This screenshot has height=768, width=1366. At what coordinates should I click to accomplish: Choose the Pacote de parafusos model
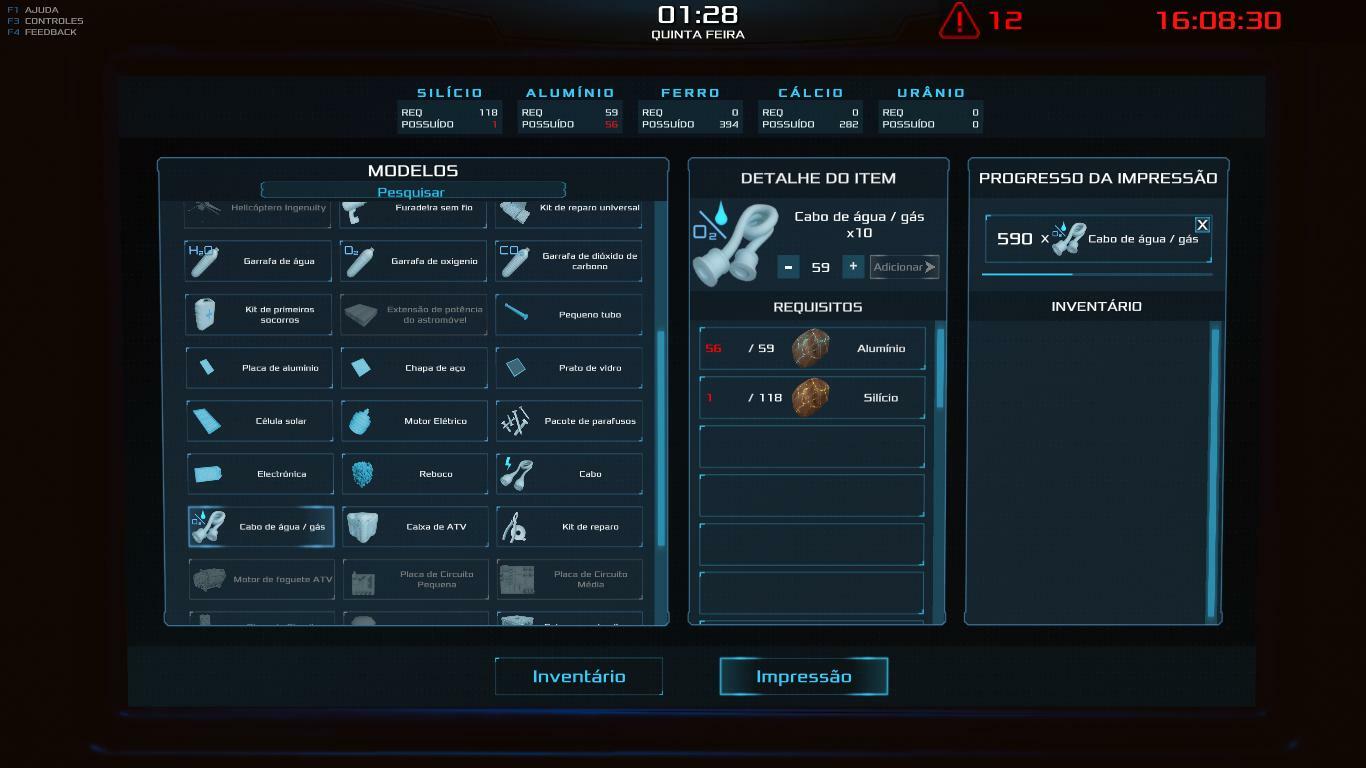click(569, 421)
